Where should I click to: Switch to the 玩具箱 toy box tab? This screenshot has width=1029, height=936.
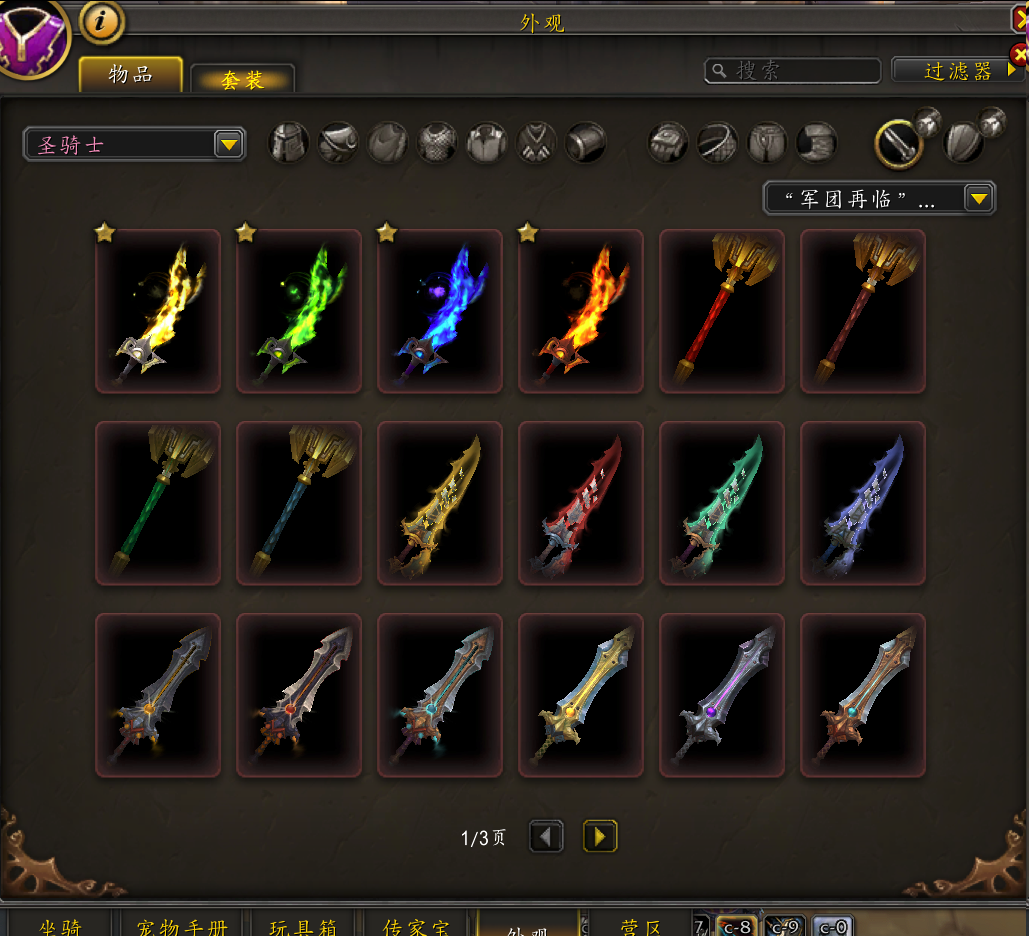[303, 927]
